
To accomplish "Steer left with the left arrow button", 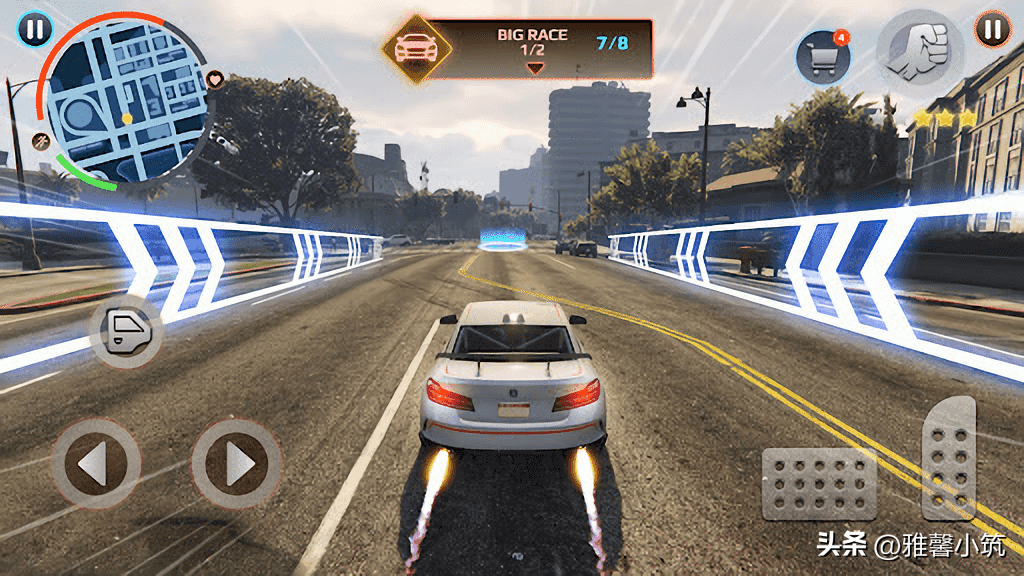I will (x=96, y=463).
